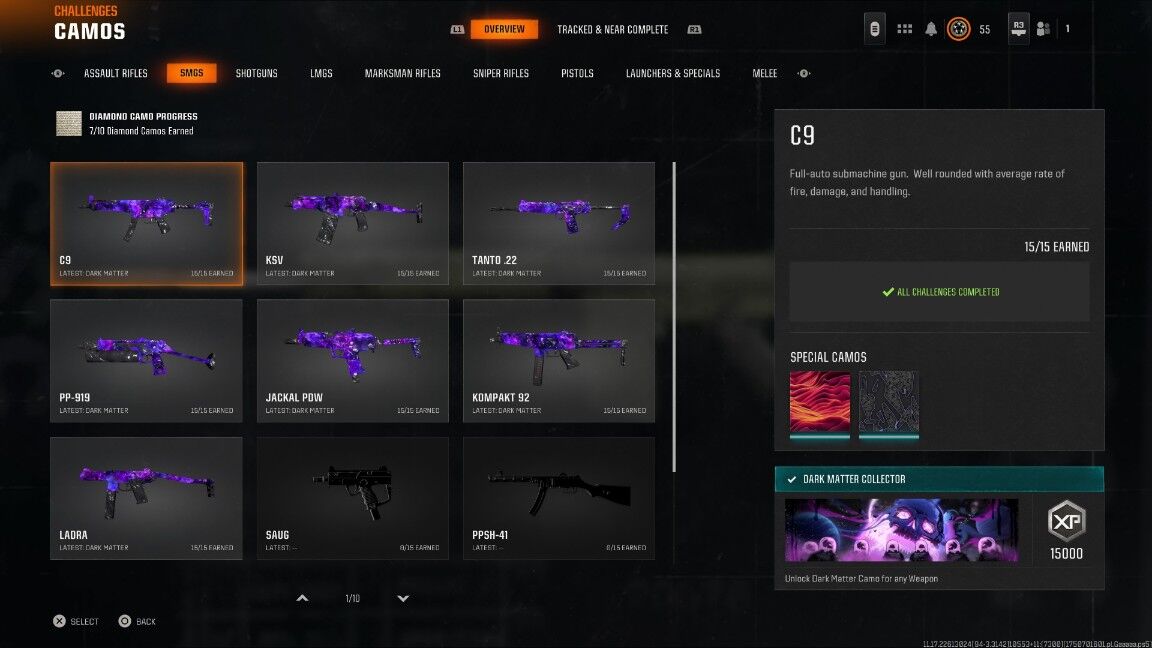
Task: Show the Marksman Rifles camos
Action: 403,73
